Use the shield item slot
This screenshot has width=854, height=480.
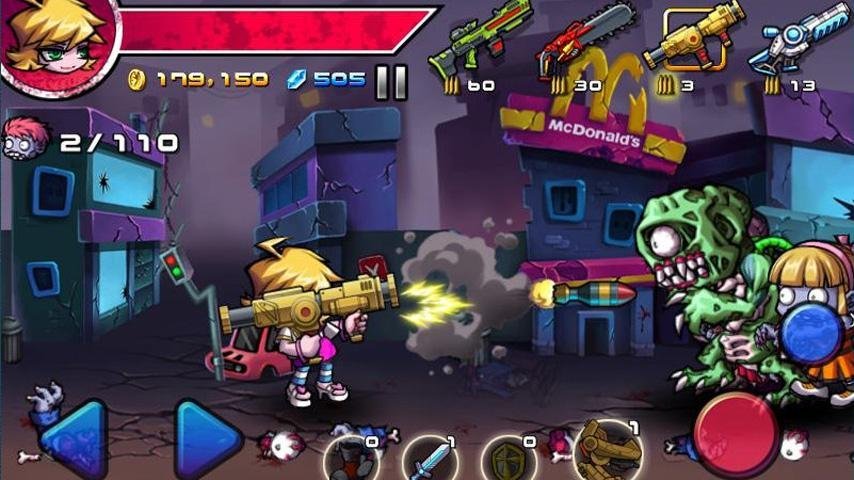coord(508,460)
